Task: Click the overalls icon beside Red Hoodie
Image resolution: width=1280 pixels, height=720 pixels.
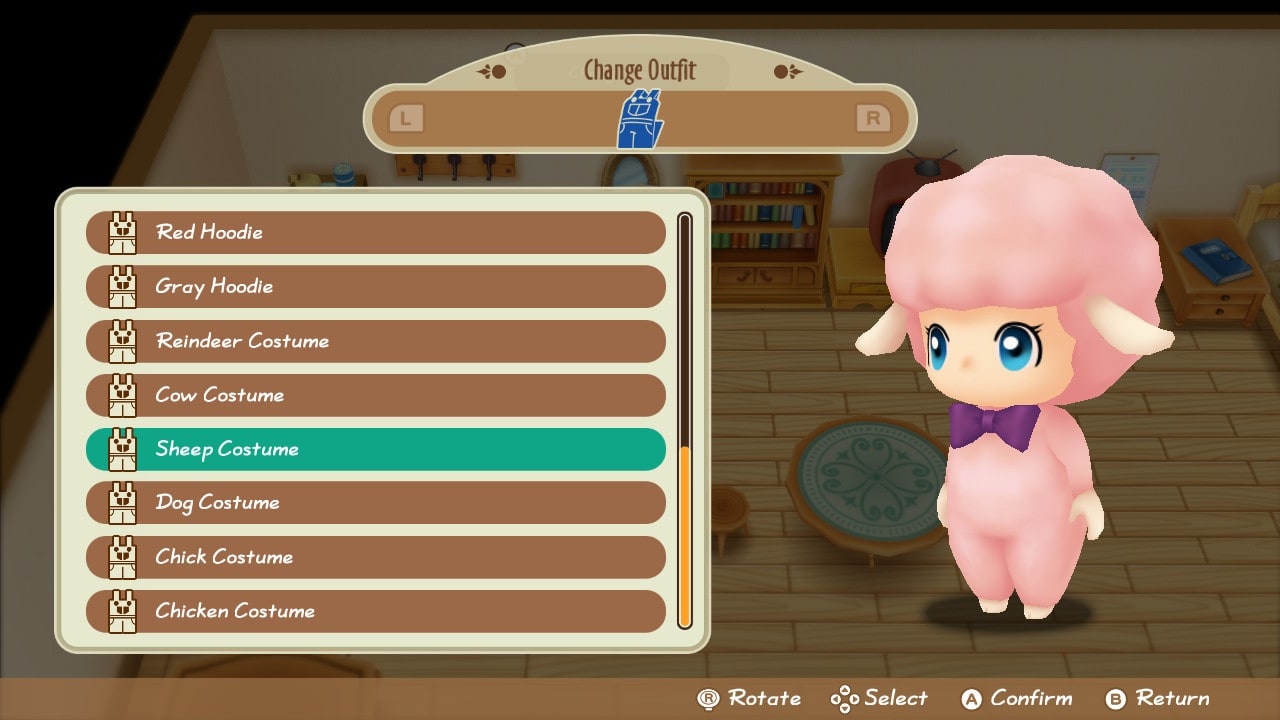Action: (123, 232)
